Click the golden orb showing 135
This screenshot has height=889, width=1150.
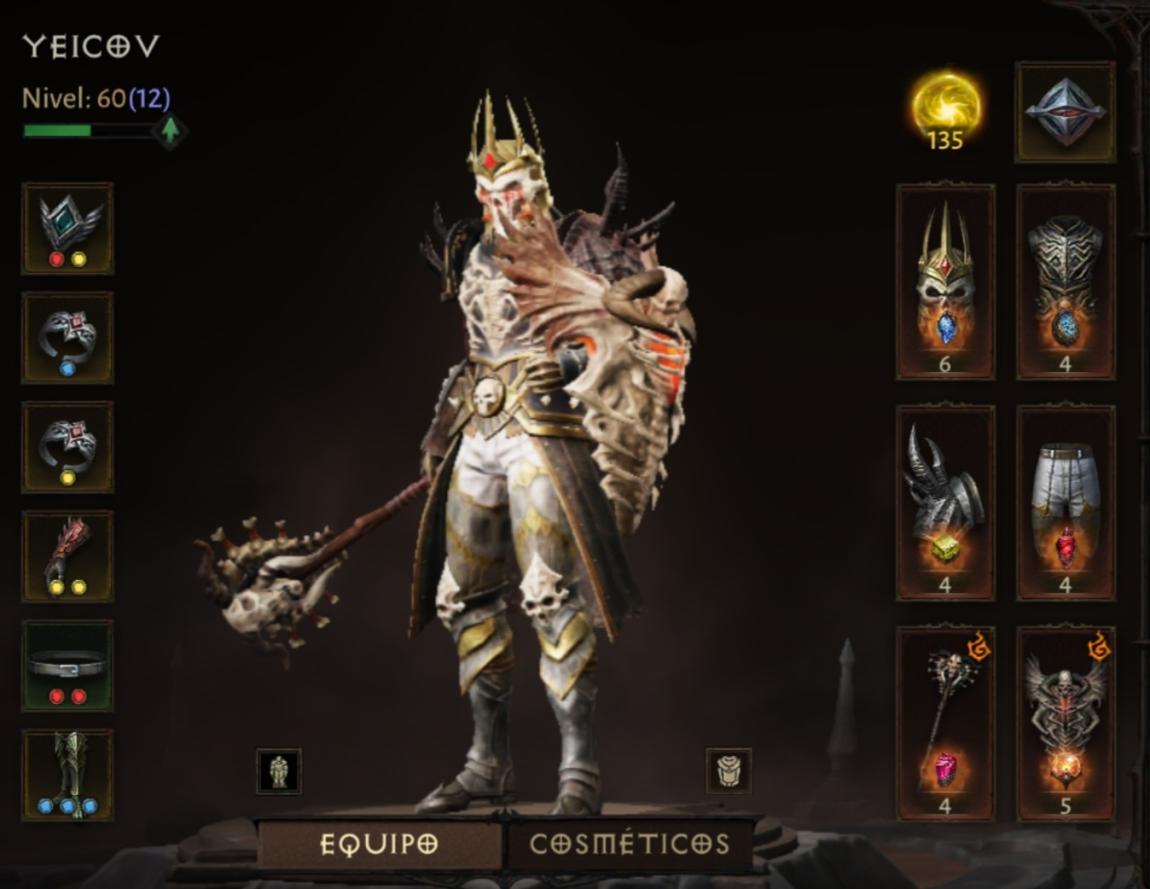click(945, 110)
